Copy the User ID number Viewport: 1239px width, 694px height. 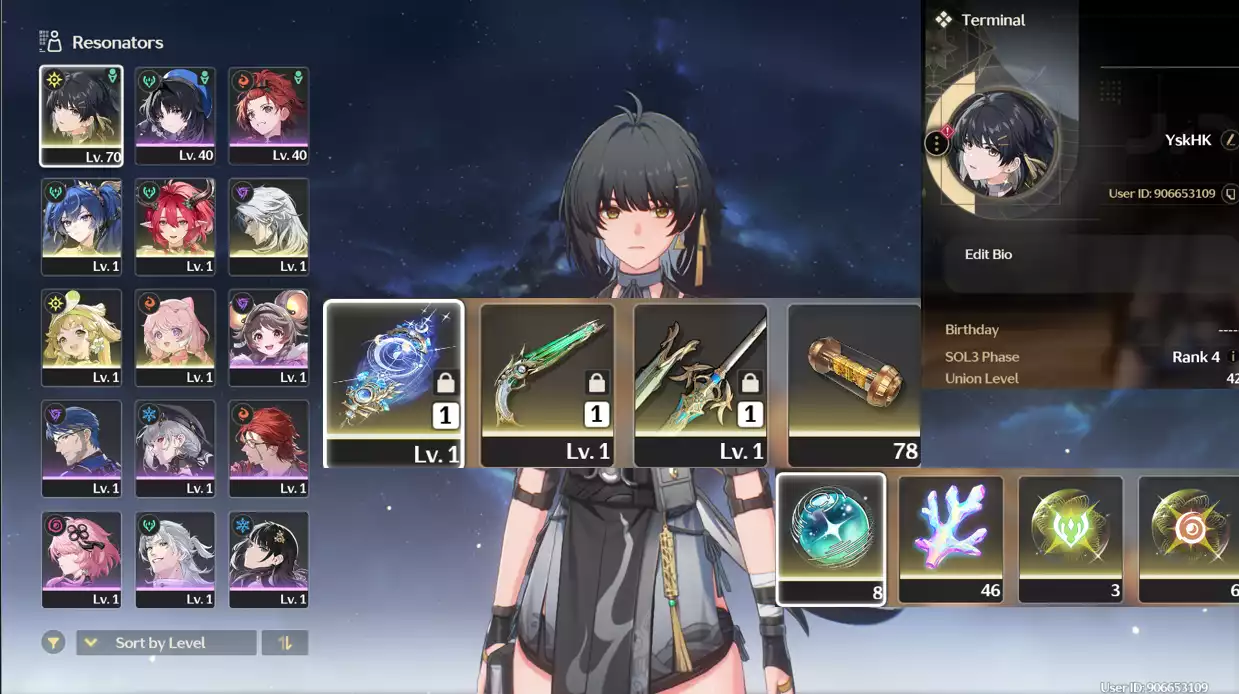(x=1230, y=194)
